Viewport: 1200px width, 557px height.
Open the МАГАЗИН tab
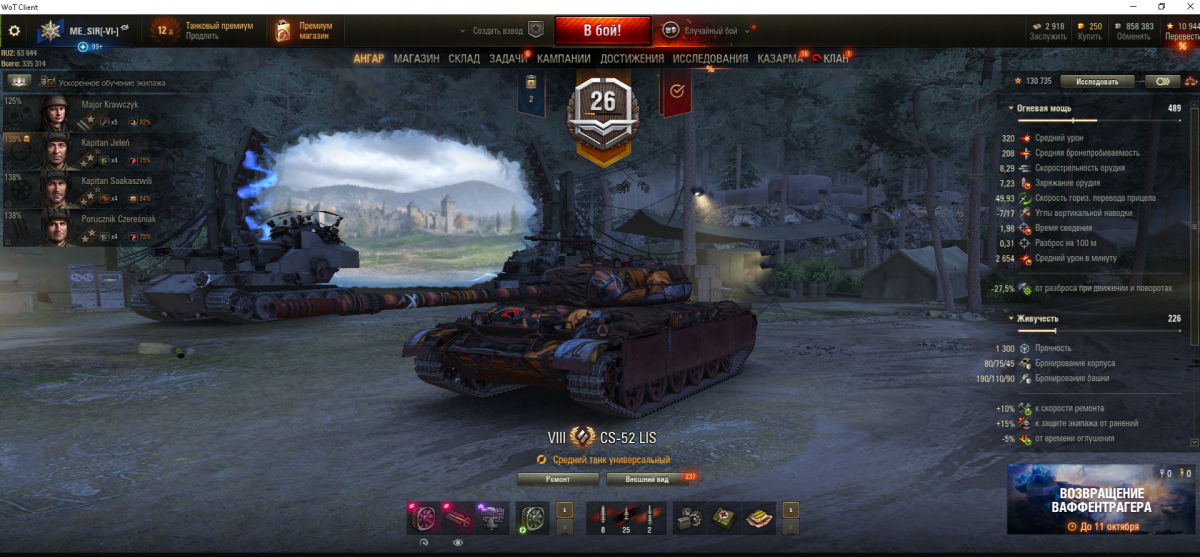point(416,59)
